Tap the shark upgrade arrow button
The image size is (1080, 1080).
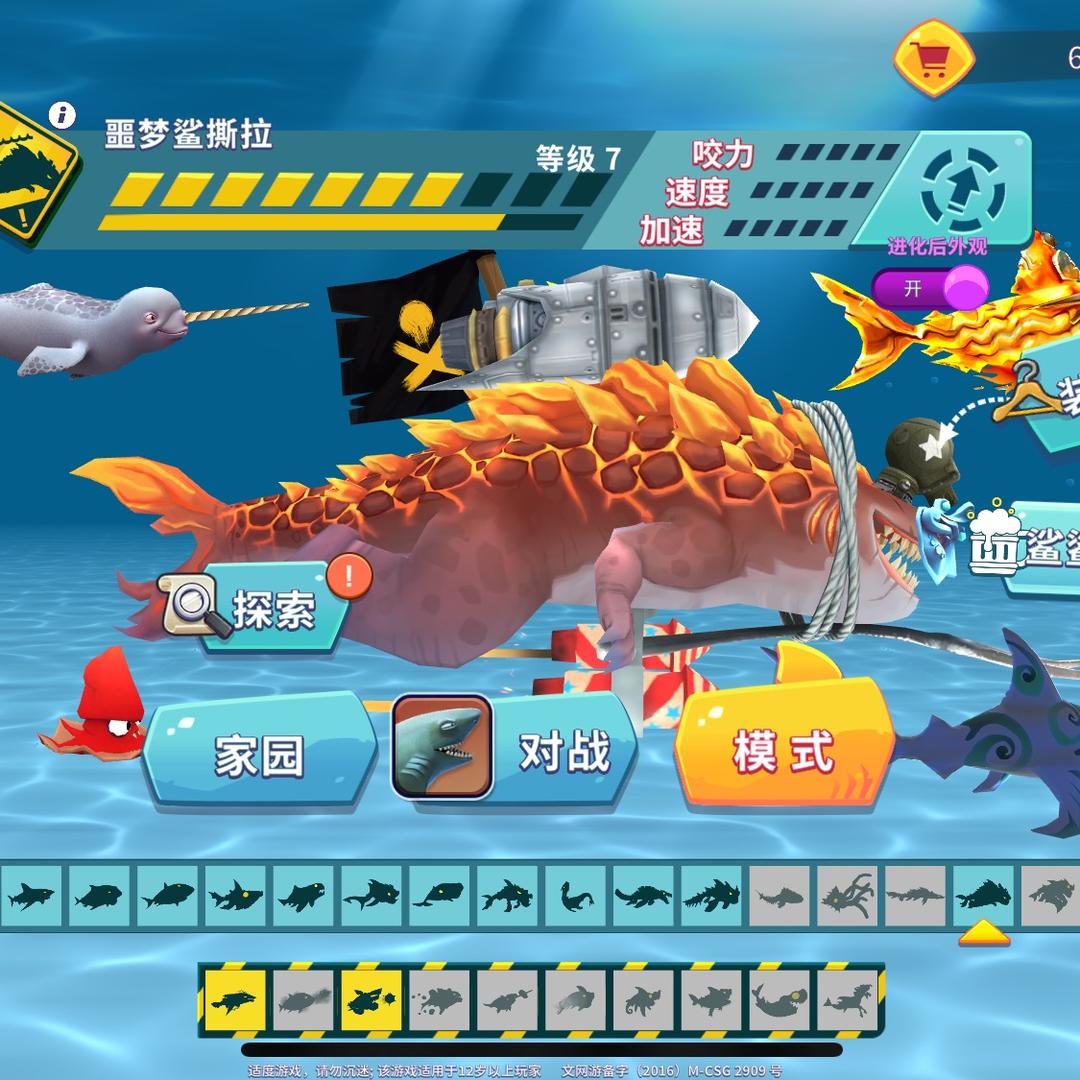click(x=962, y=187)
